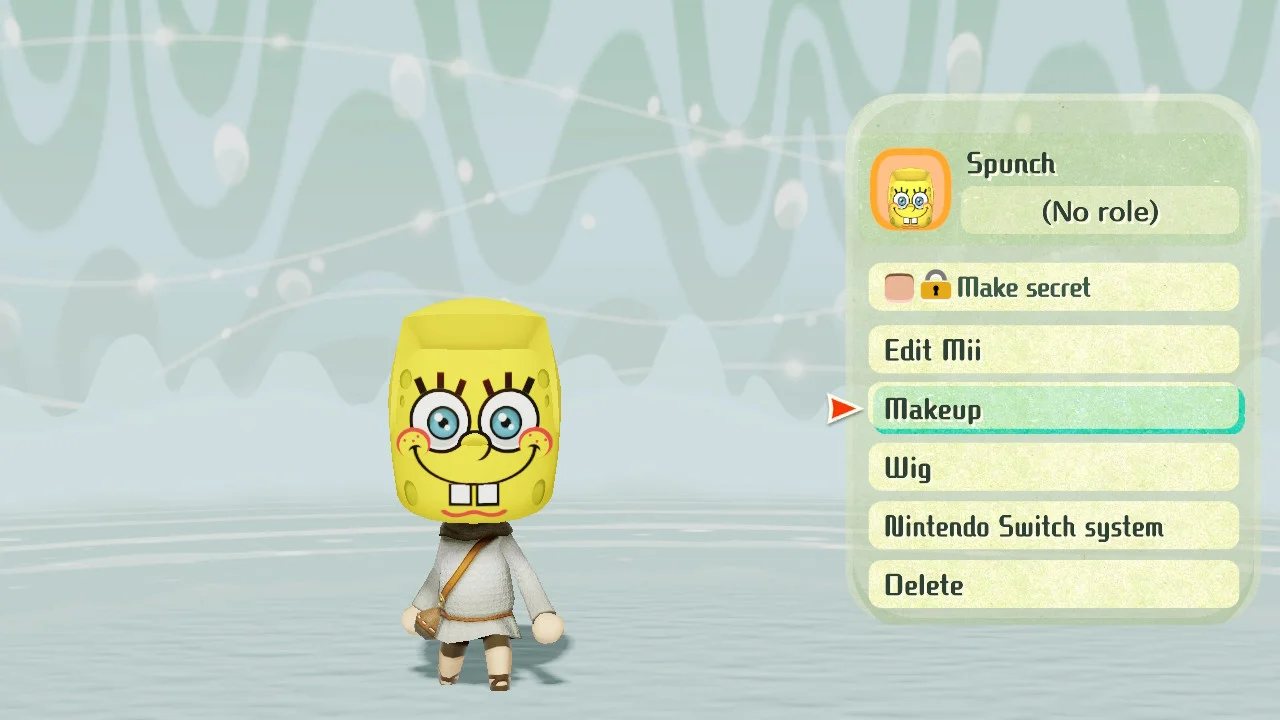Click the (No role) field
The image size is (1280, 720).
click(1099, 211)
